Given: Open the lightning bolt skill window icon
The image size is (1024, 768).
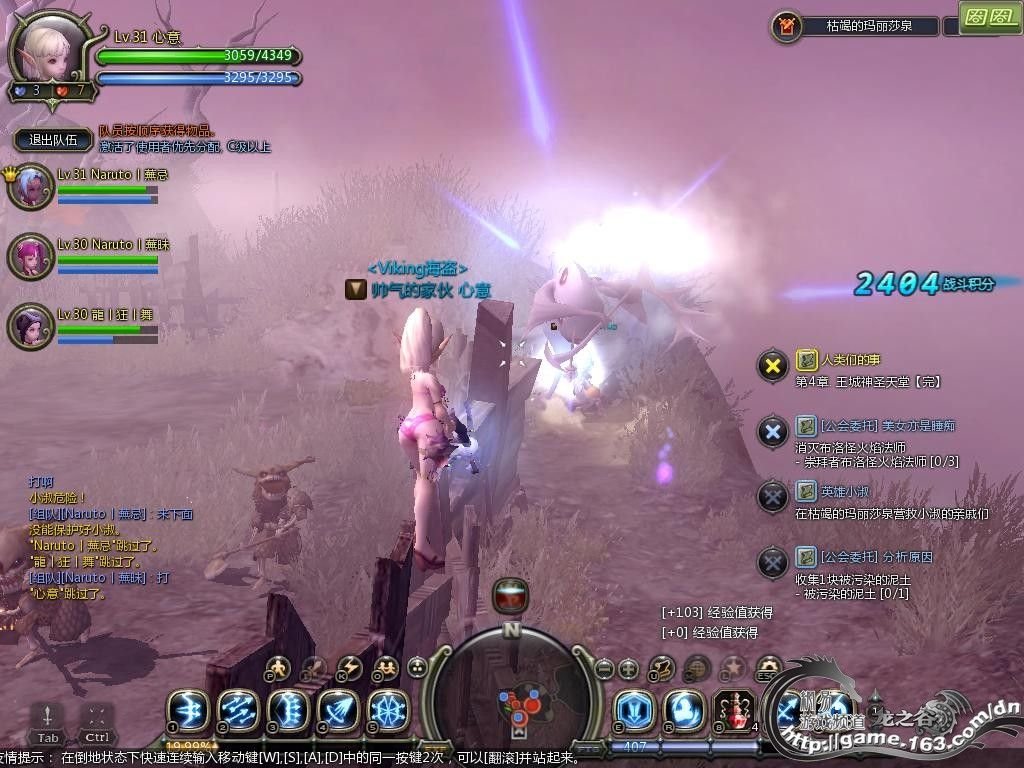Looking at the screenshot, I should pos(350,667).
